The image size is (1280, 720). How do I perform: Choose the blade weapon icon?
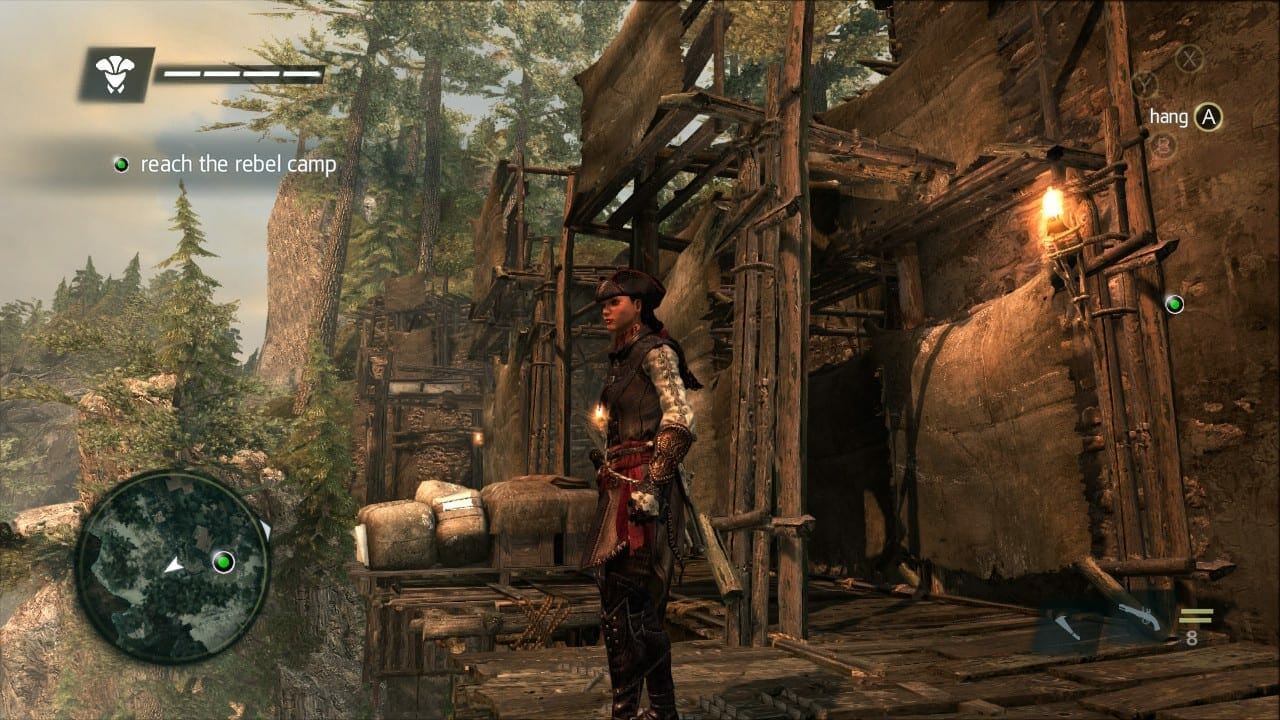click(1068, 628)
